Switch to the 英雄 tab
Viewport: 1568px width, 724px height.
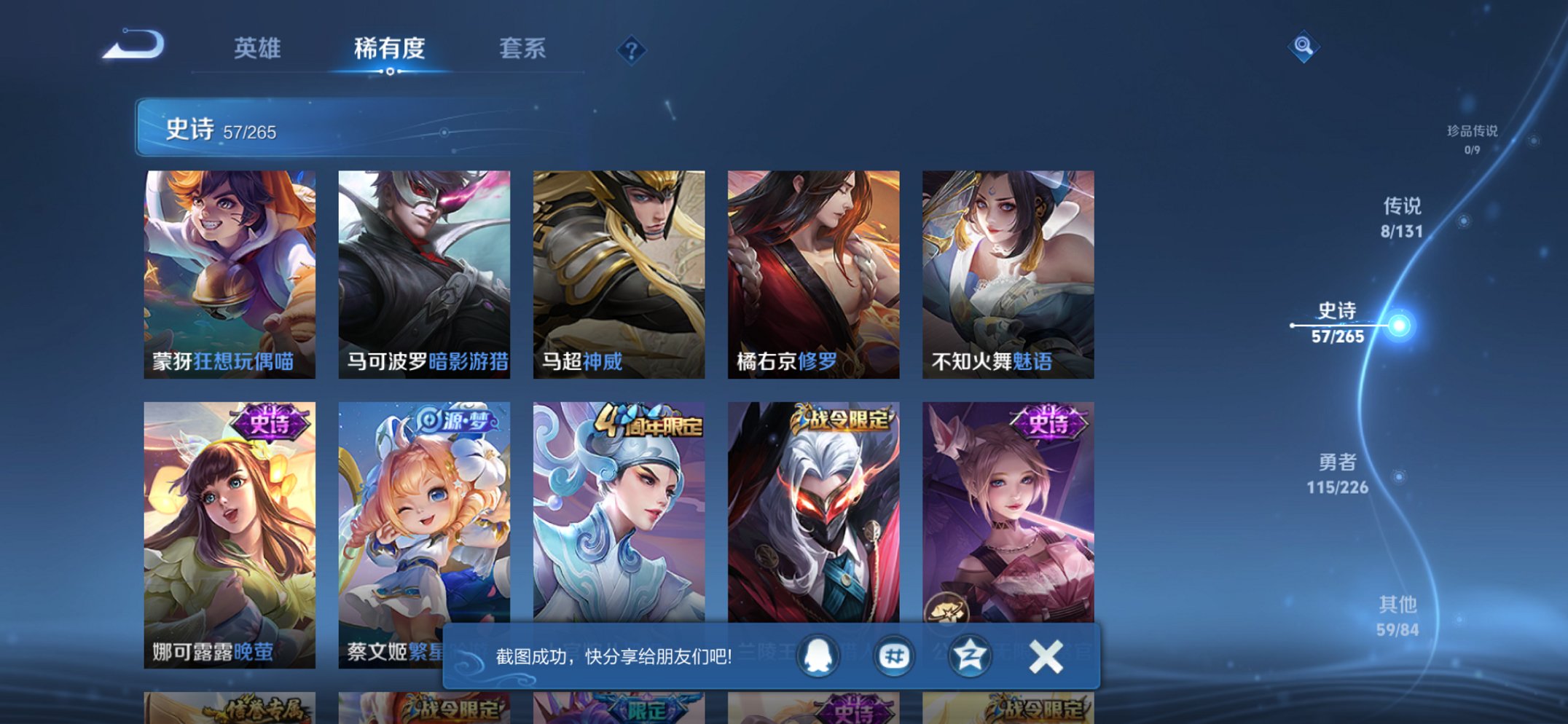point(259,49)
